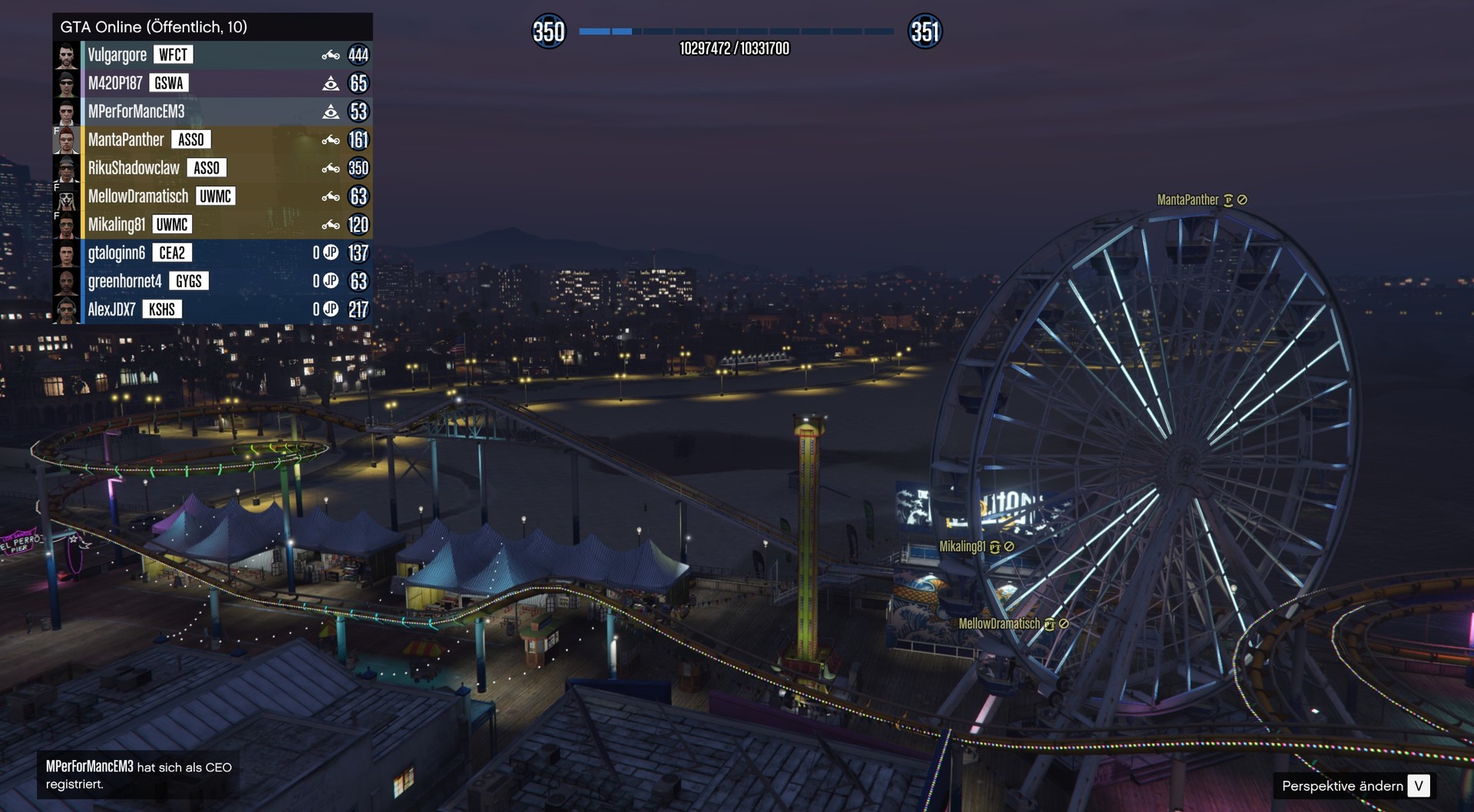Choose the M420P187 player row
Image resolution: width=1474 pixels, height=812 pixels.
pos(115,84)
